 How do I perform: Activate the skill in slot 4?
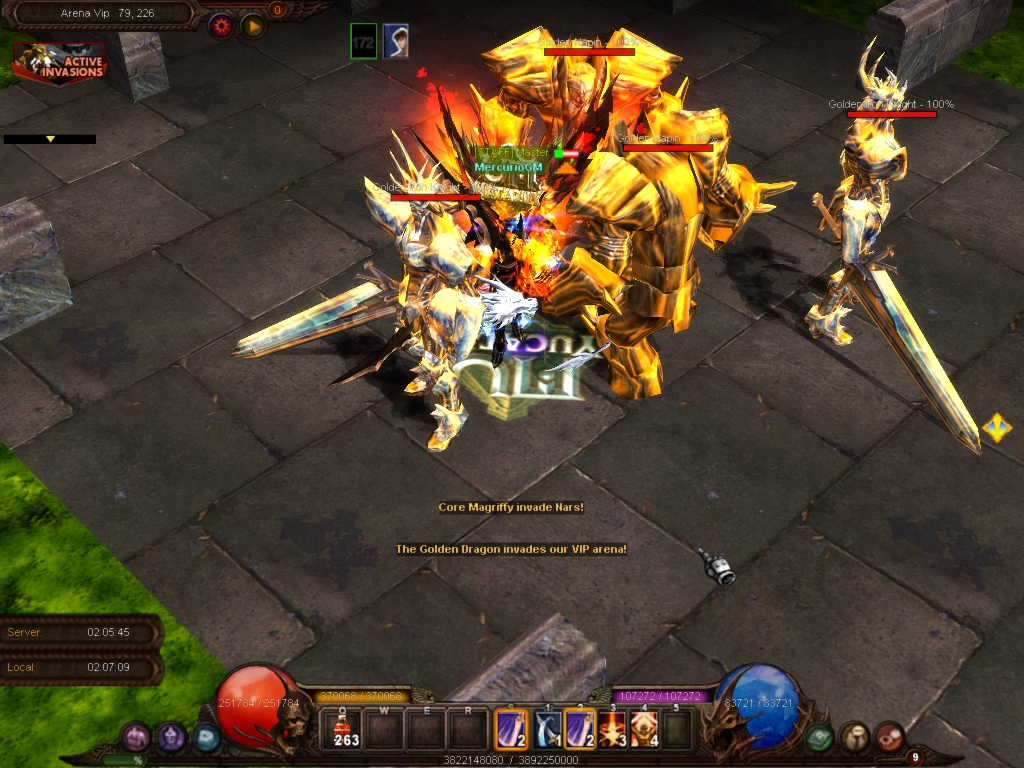[x=644, y=730]
